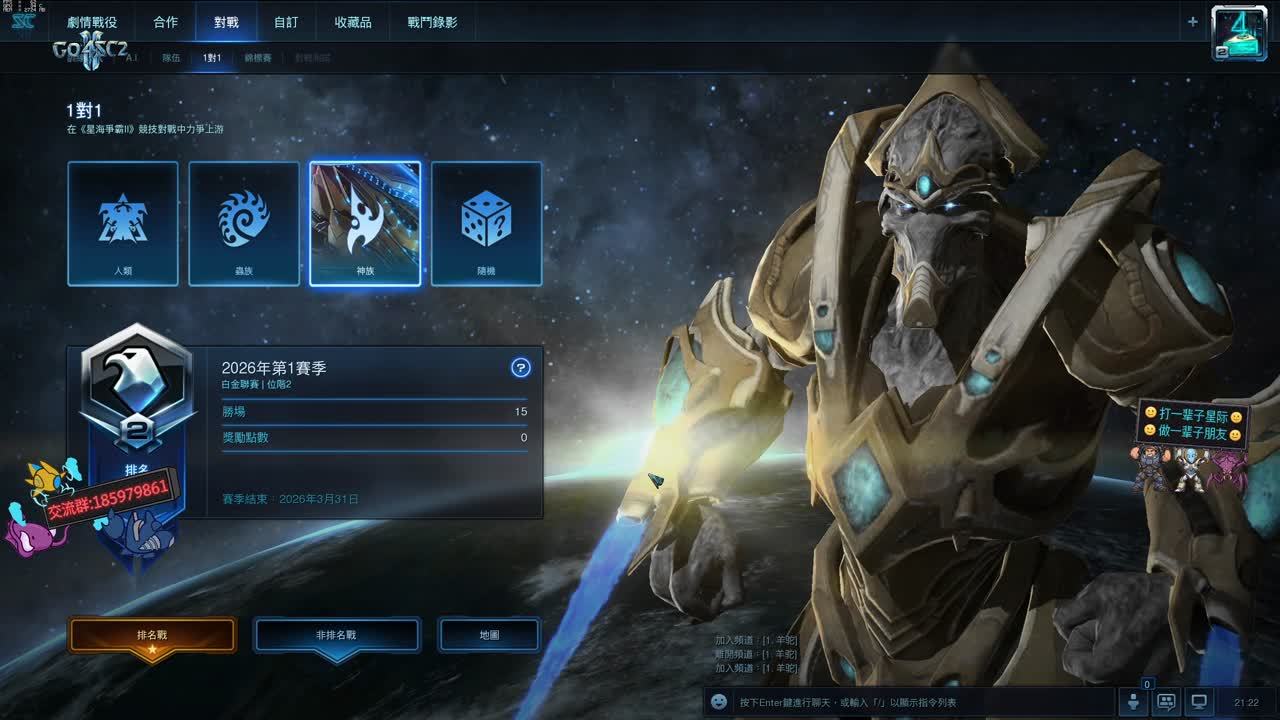Queue for 非排名戰 unranked match
This screenshot has width=1280, height=720.
pyautogui.click(x=336, y=635)
